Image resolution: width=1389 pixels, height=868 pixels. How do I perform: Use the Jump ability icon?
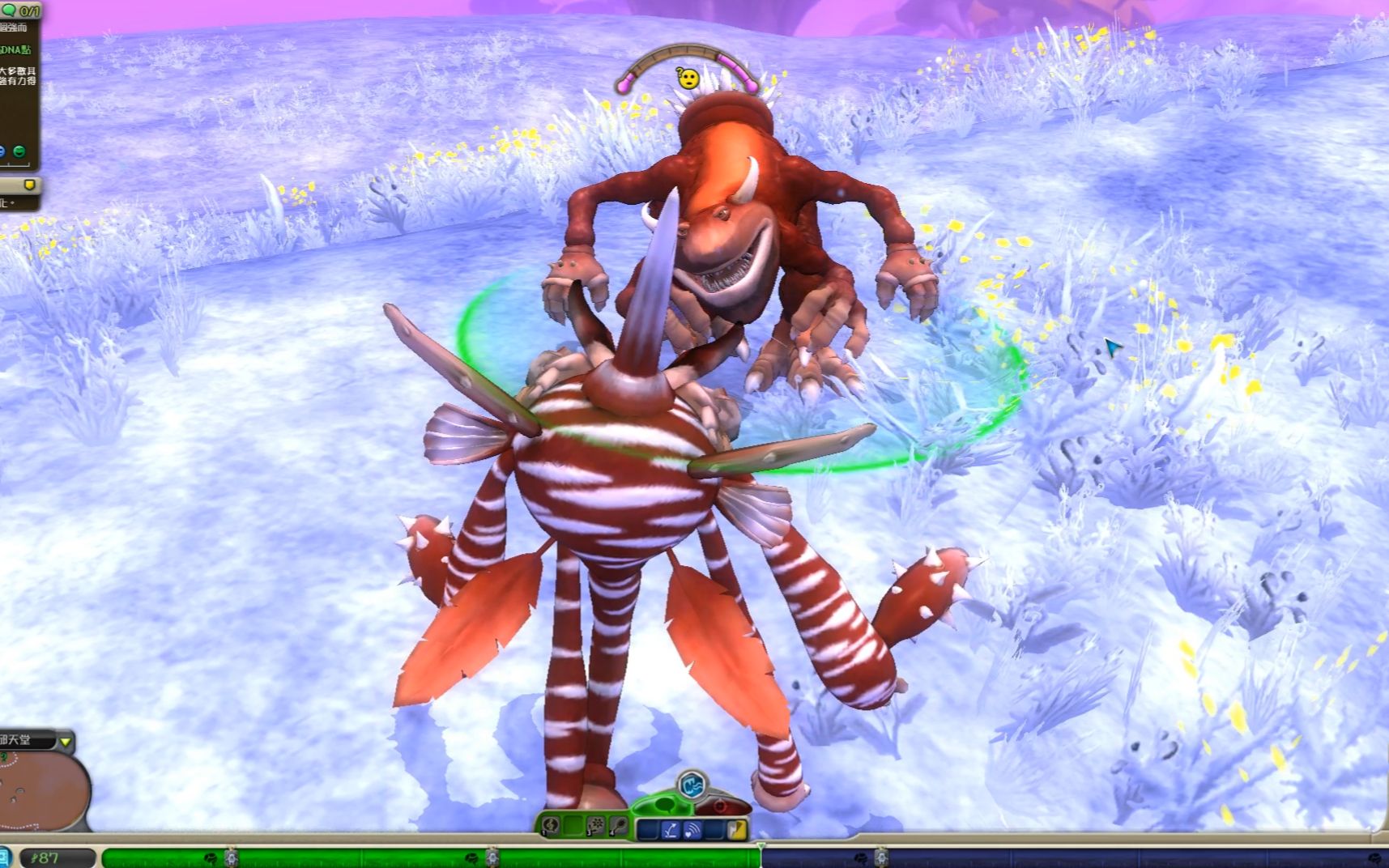pos(670,830)
